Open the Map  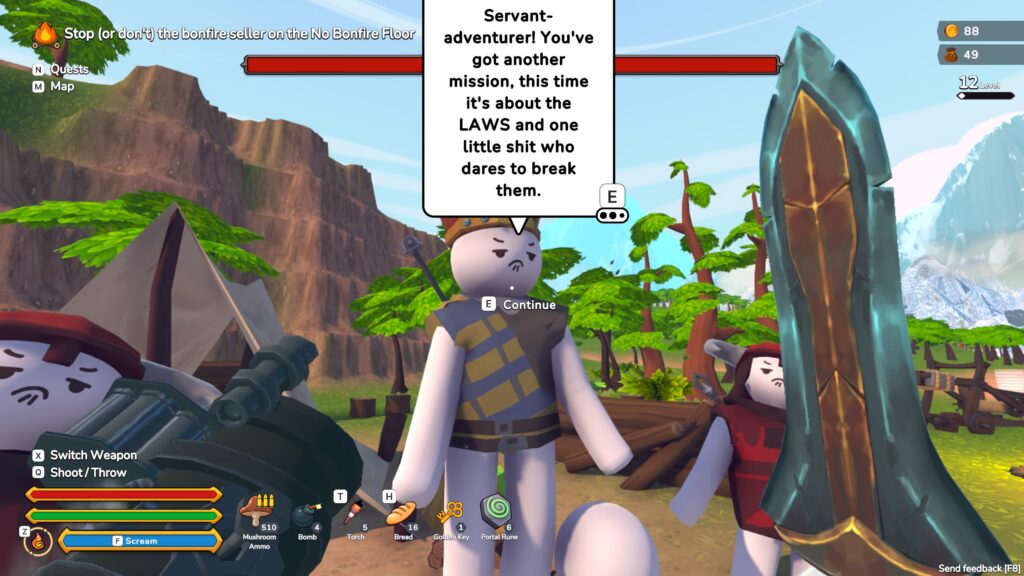61,86
